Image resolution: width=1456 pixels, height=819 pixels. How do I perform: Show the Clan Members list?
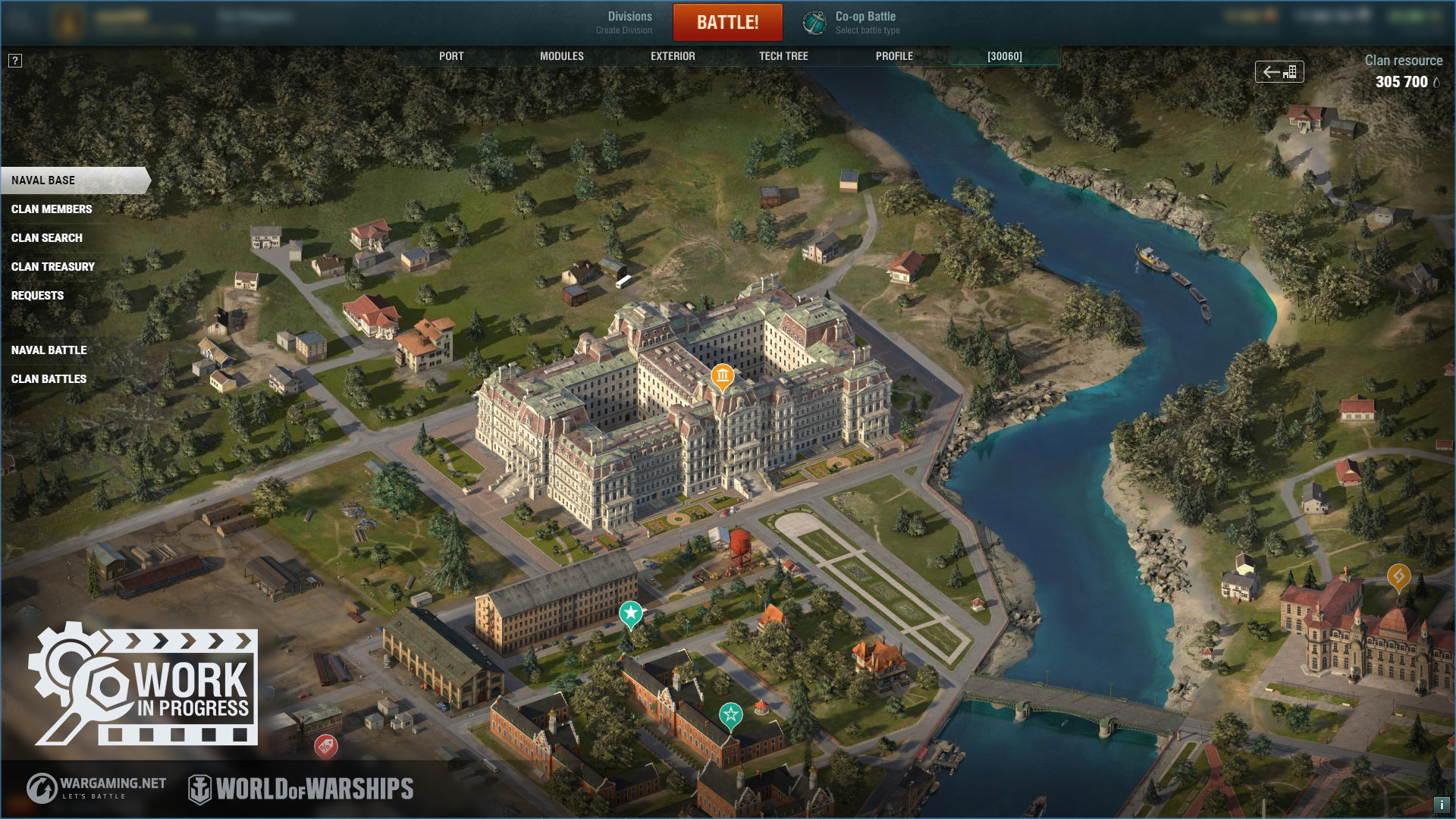click(52, 209)
